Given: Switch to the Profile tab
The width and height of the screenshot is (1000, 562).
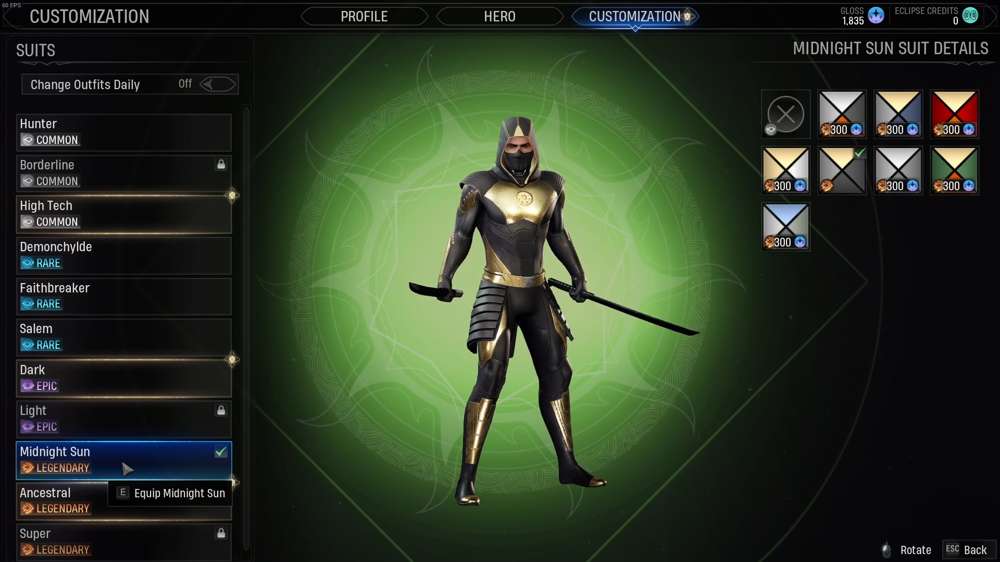Looking at the screenshot, I should 364,17.
